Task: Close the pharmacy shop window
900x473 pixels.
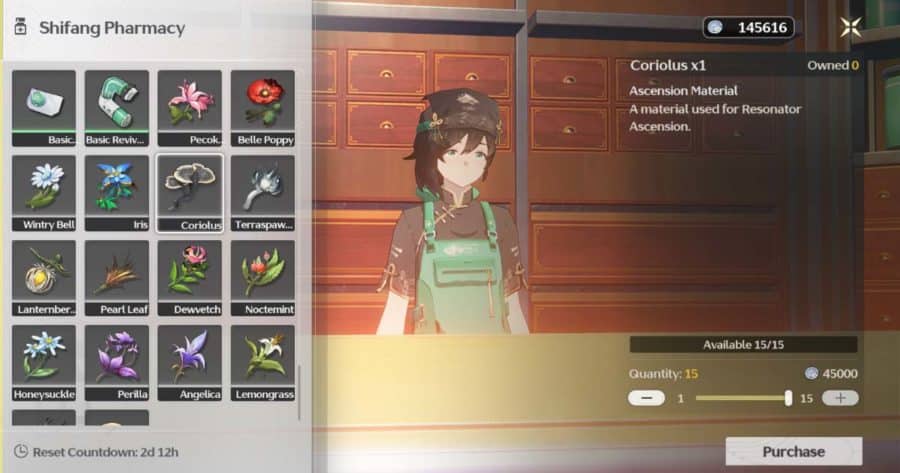Action: click(x=851, y=28)
